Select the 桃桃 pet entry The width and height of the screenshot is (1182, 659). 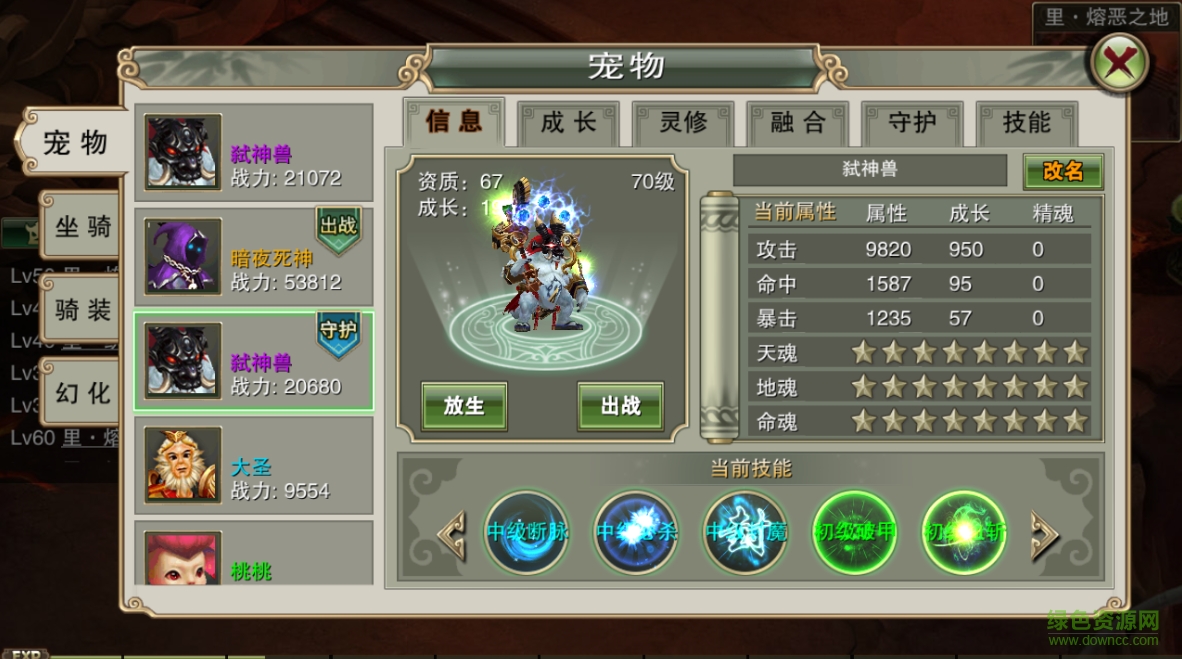point(254,555)
